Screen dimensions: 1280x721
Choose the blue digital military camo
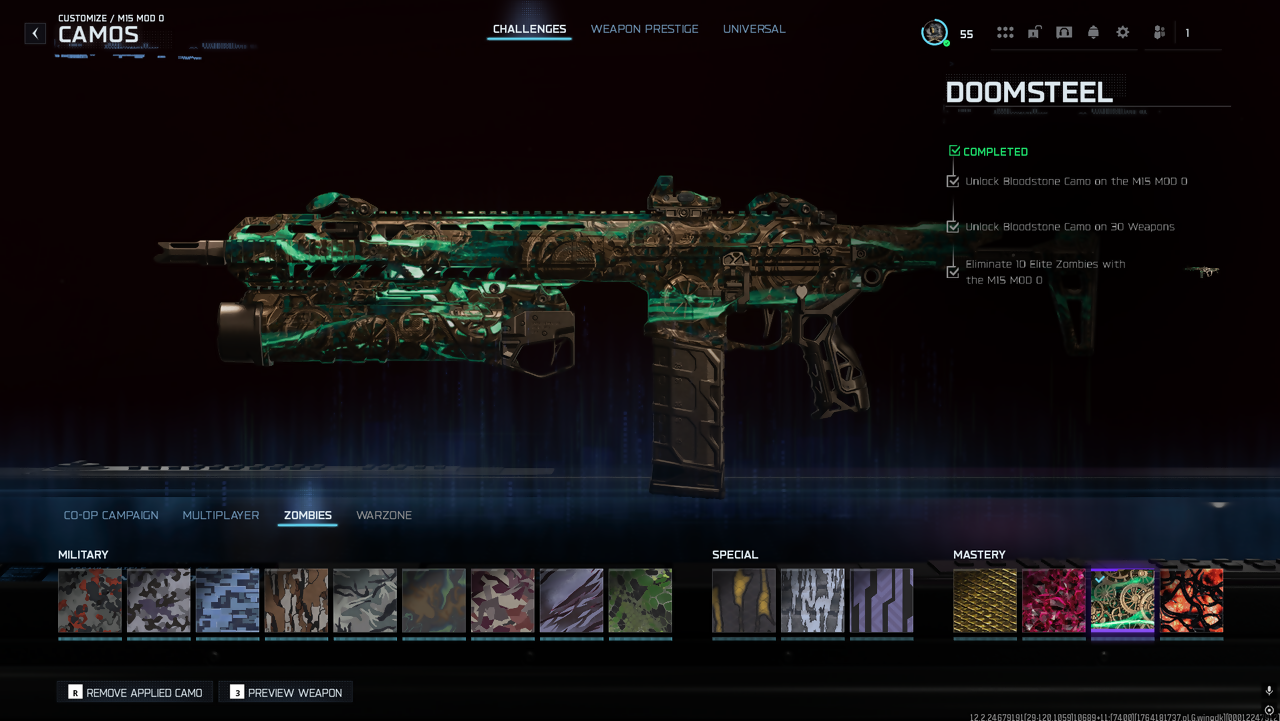pyautogui.click(x=227, y=601)
